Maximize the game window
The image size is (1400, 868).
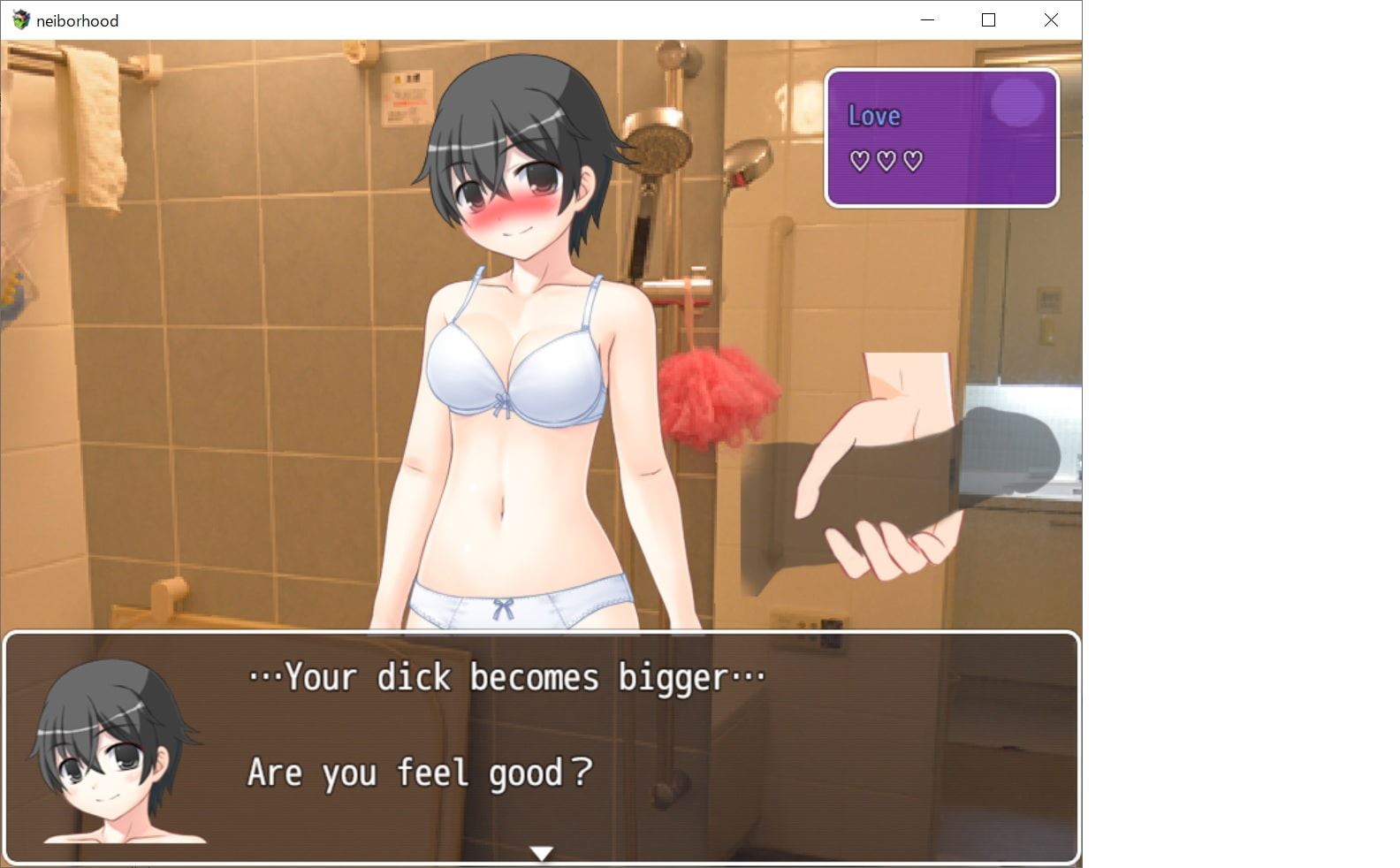pyautogui.click(x=988, y=19)
